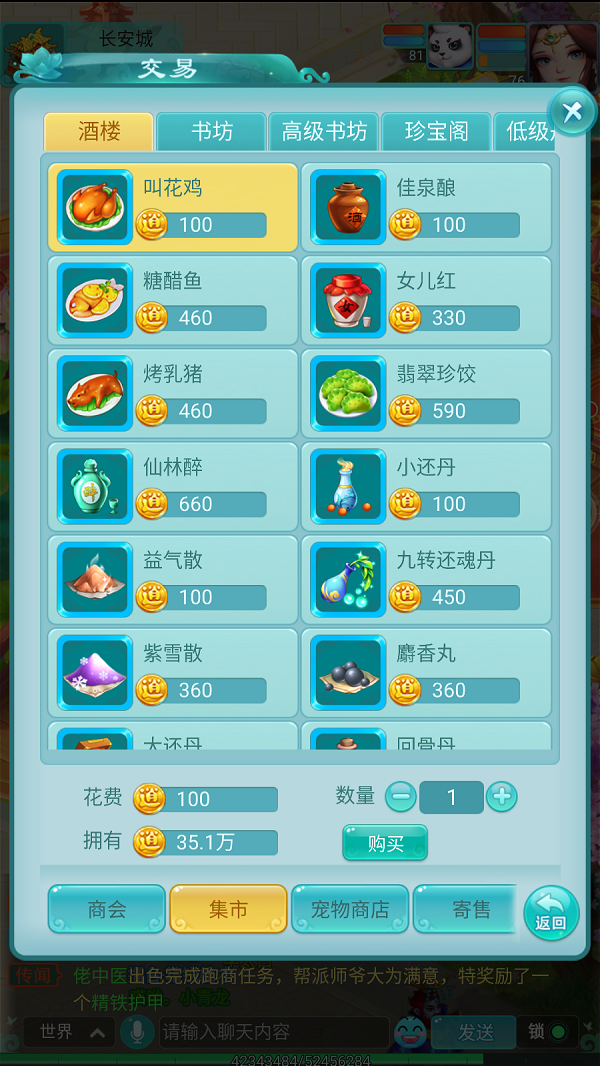600x1066 pixels.
Task: Select the 女儿红 wine item
Action: pyautogui.click(x=426, y=300)
